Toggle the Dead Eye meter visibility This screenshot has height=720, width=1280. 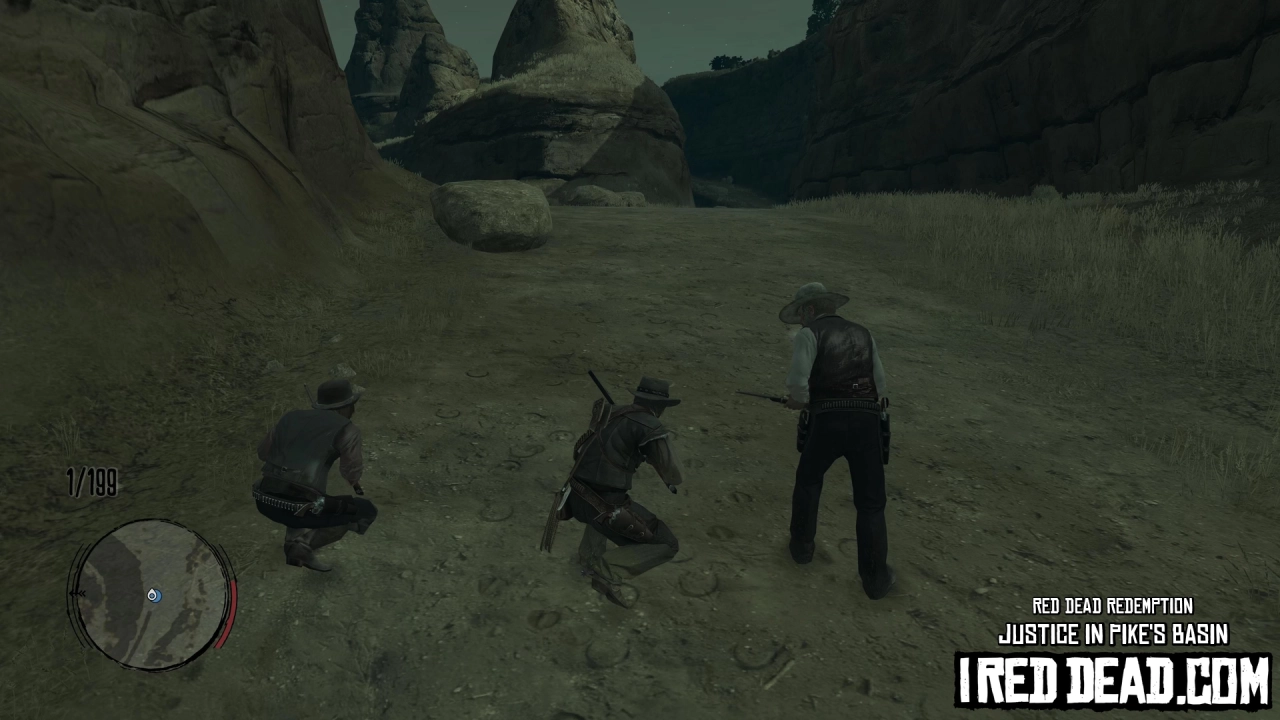click(231, 610)
